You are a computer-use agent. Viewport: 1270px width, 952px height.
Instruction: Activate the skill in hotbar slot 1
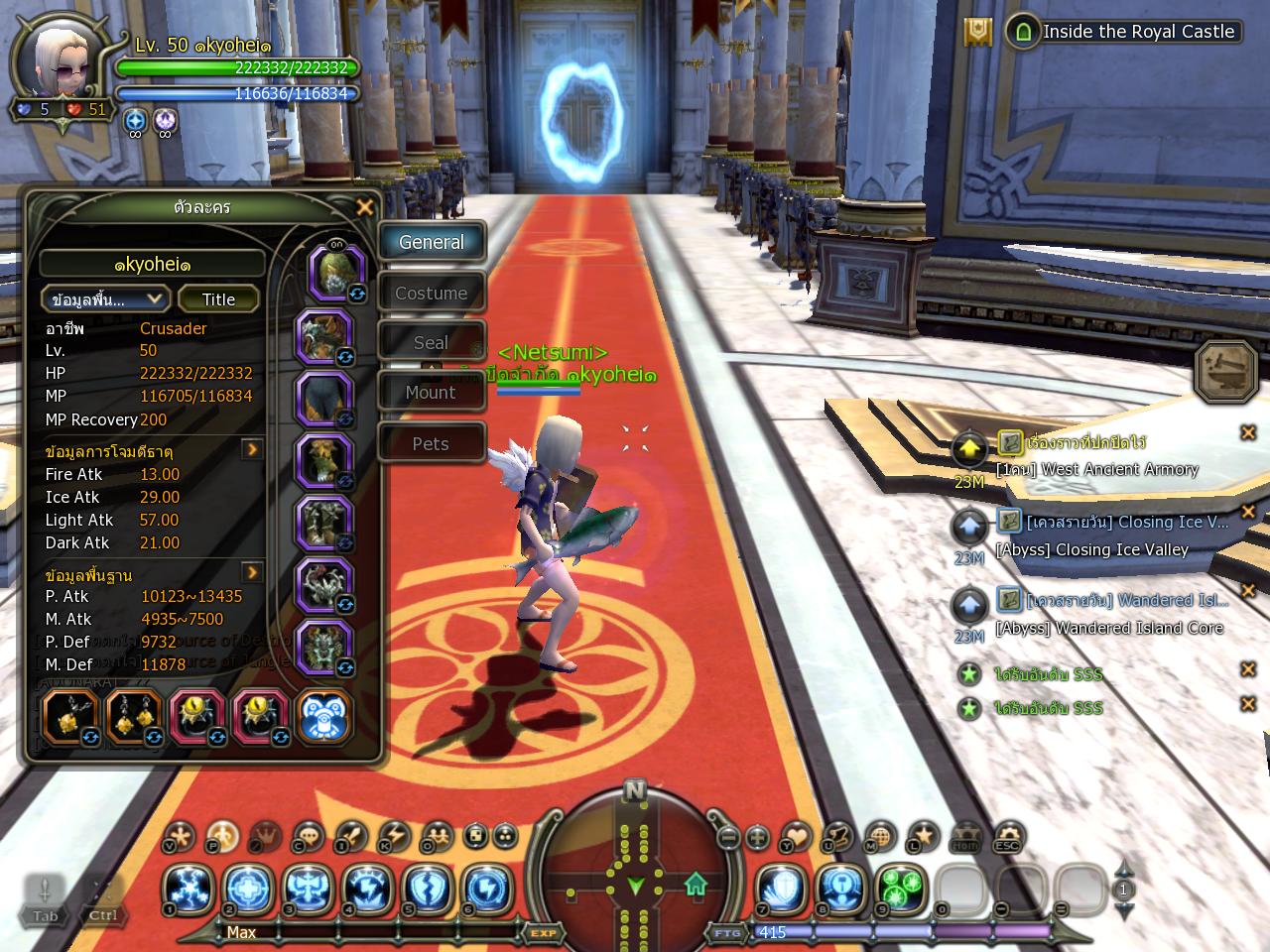click(x=187, y=888)
